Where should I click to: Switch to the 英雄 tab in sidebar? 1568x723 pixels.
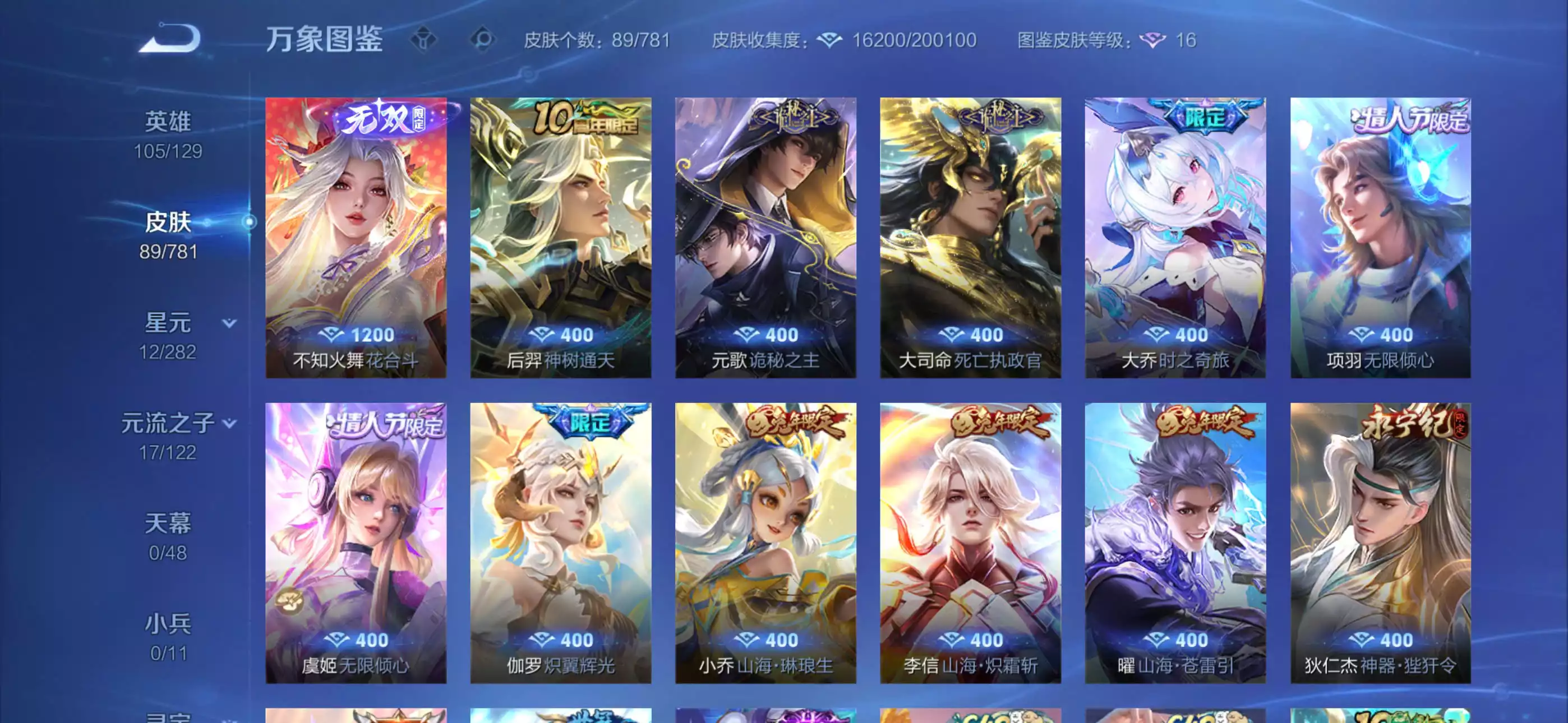[169, 121]
